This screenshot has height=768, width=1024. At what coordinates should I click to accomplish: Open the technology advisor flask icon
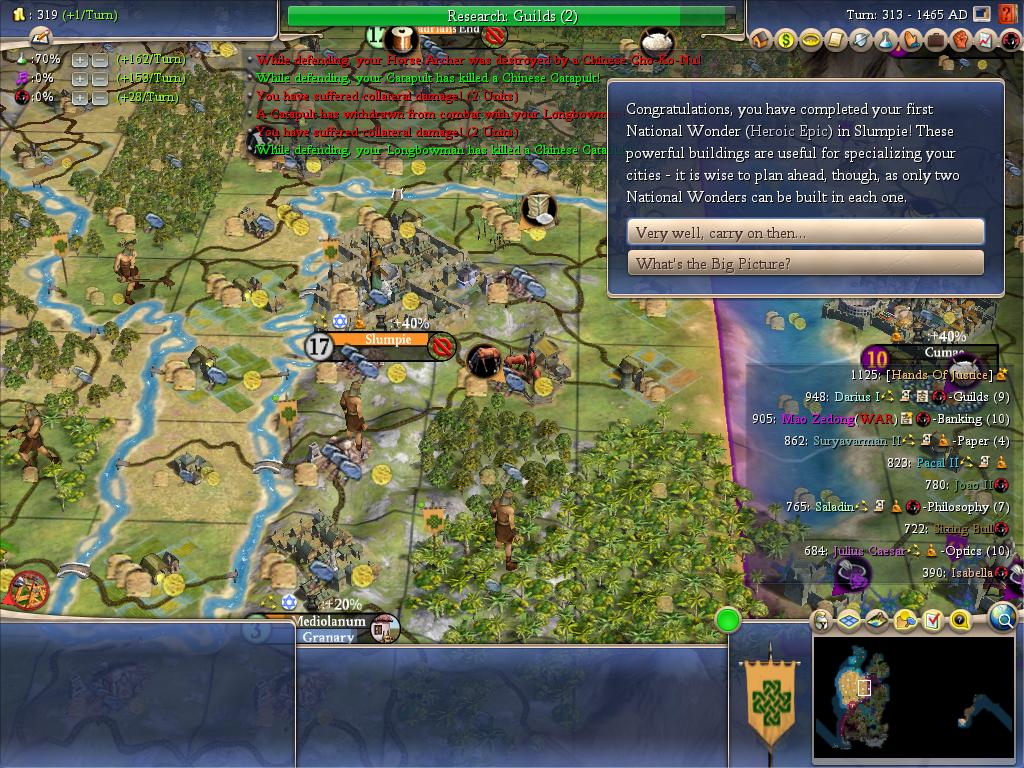(886, 40)
